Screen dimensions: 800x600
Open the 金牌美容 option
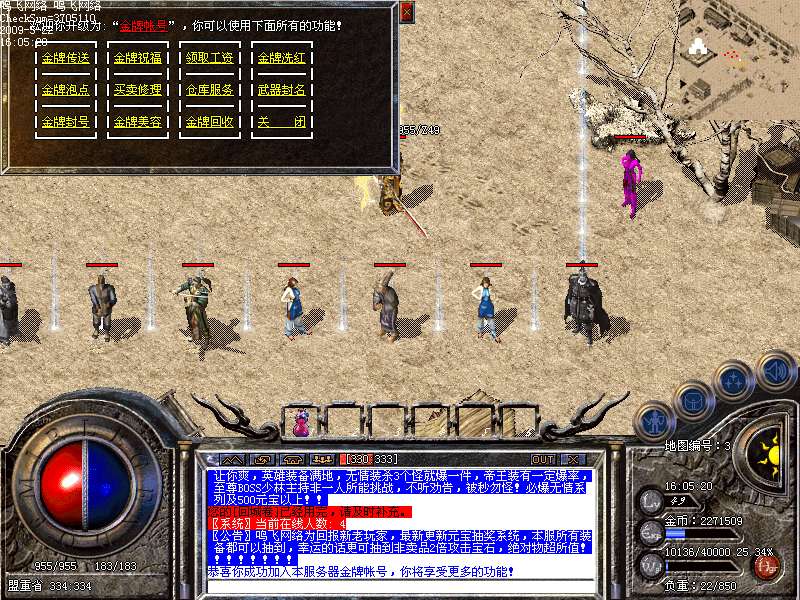[x=137, y=122]
